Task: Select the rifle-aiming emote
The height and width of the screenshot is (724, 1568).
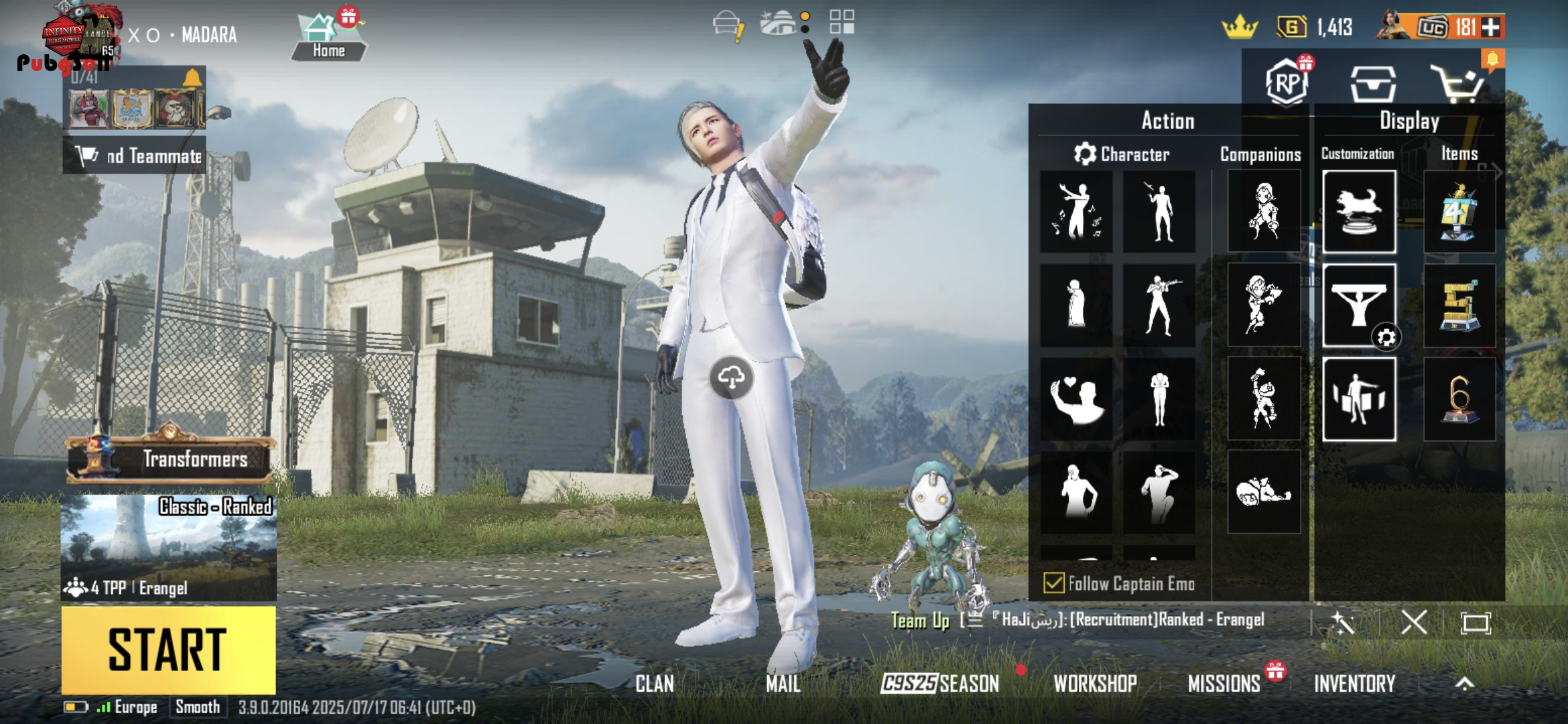Action: (1159, 306)
